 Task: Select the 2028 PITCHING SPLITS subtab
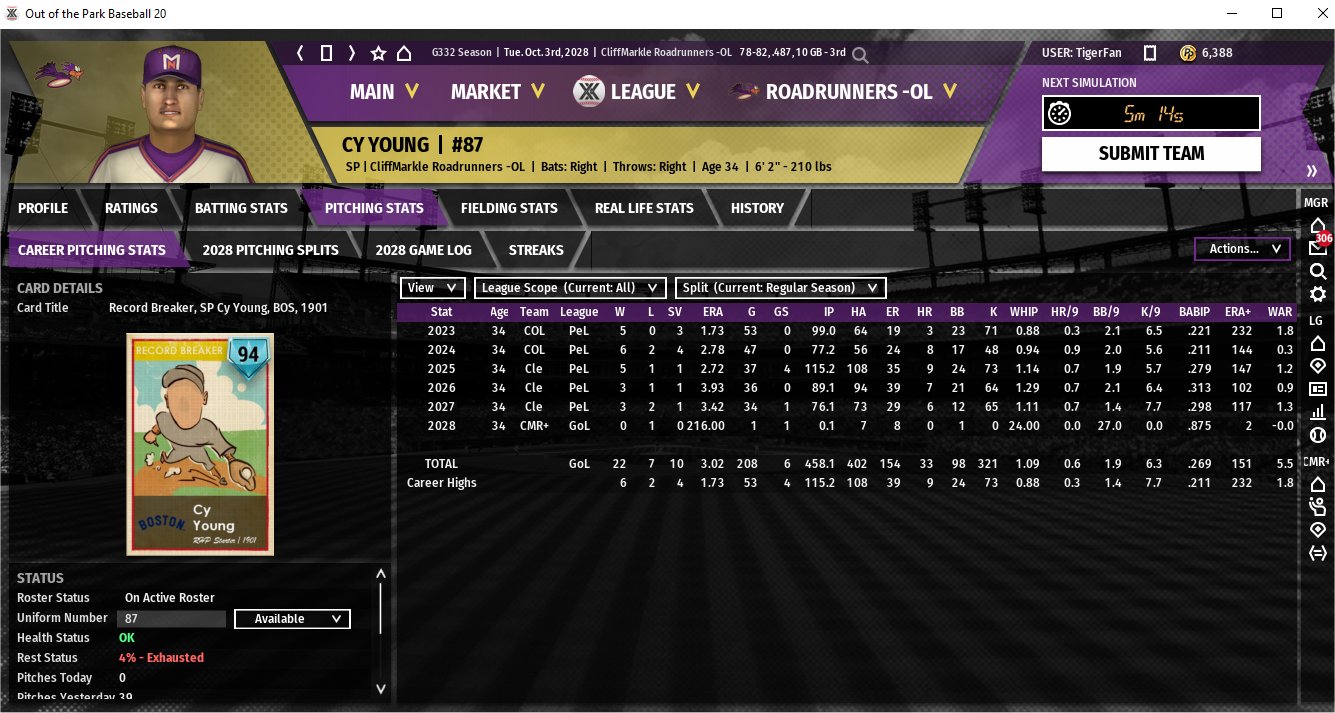tap(270, 250)
